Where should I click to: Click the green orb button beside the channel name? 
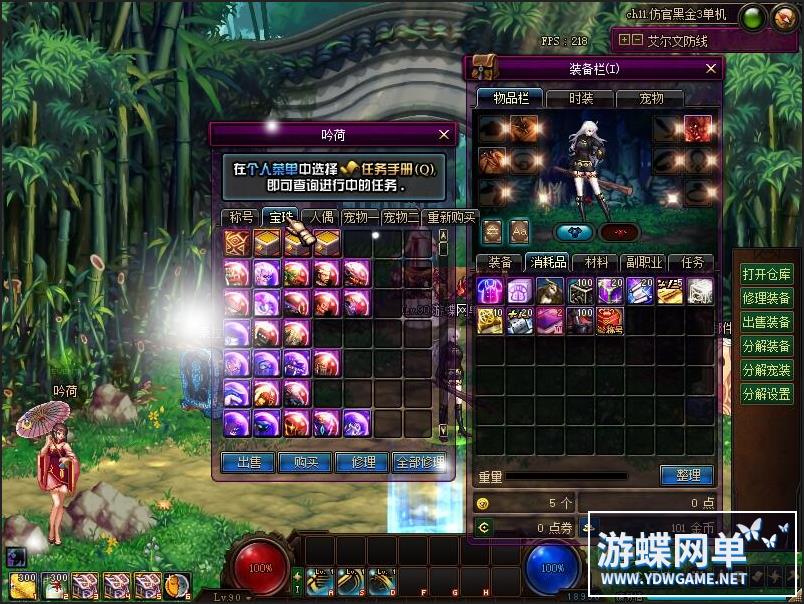pyautogui.click(x=754, y=16)
